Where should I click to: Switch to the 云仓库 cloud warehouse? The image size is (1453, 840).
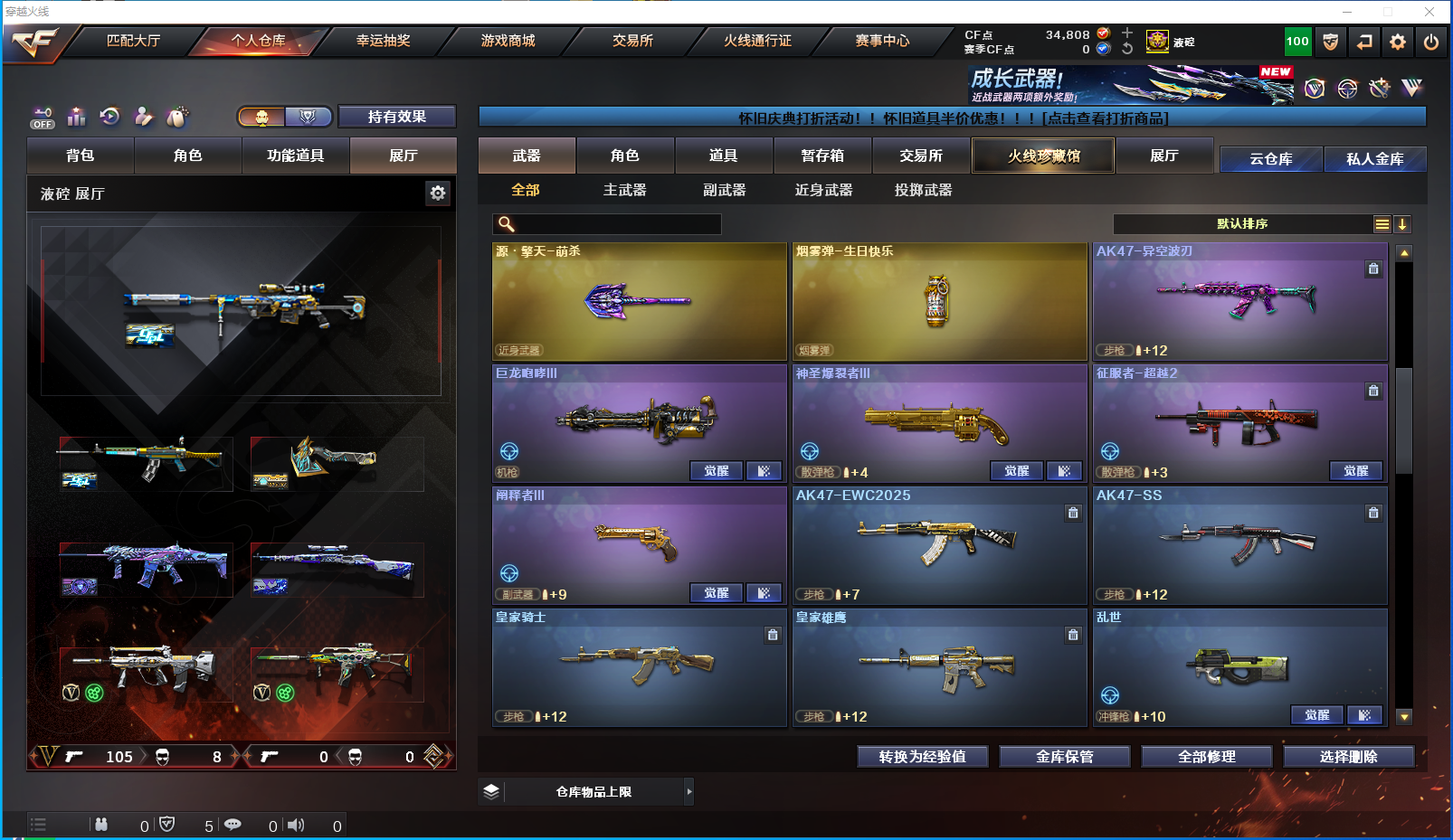(1270, 159)
